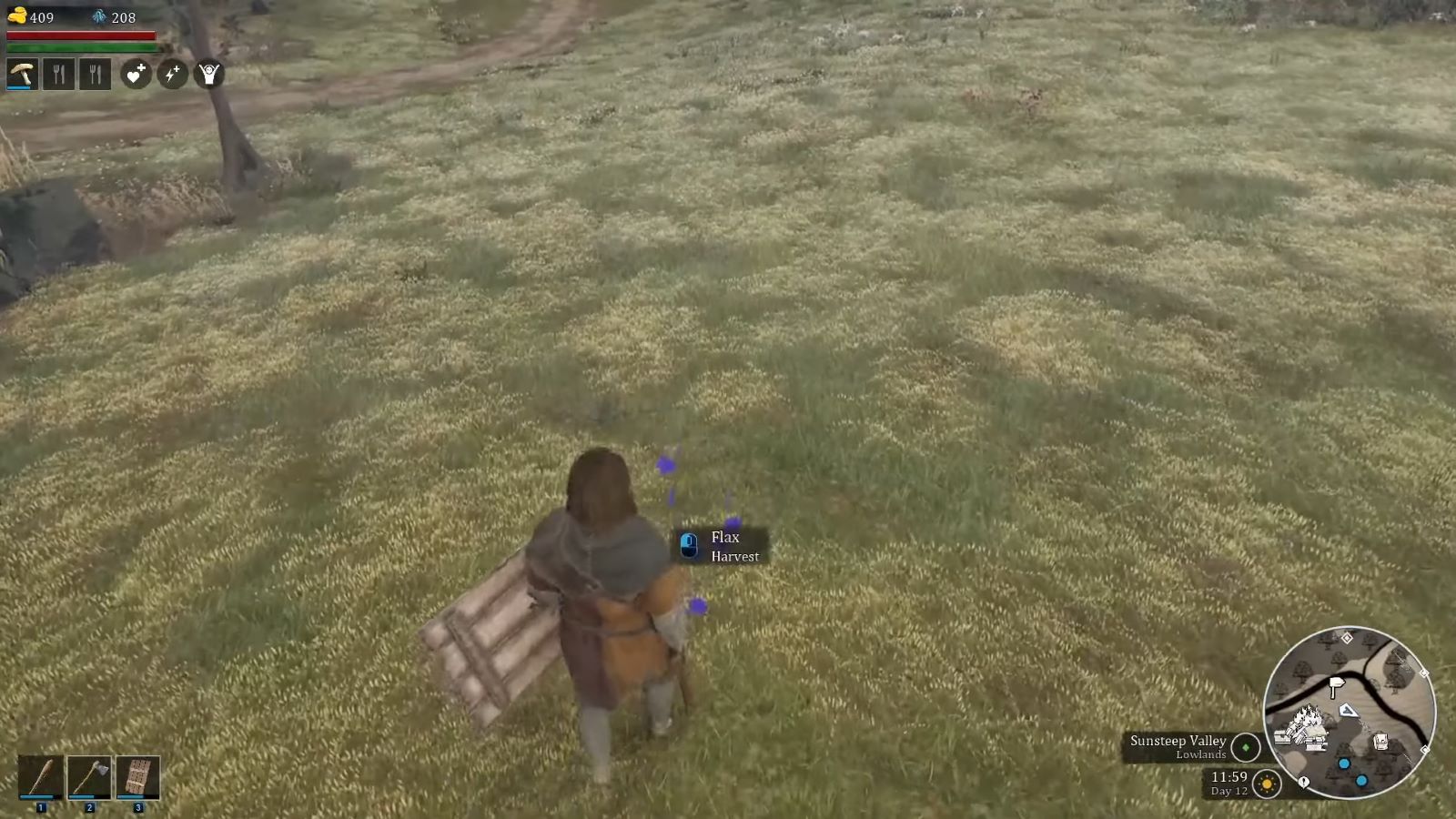This screenshot has height=819, width=1456.
Task: Click the sun icon next to Day 12
Action: click(1265, 784)
